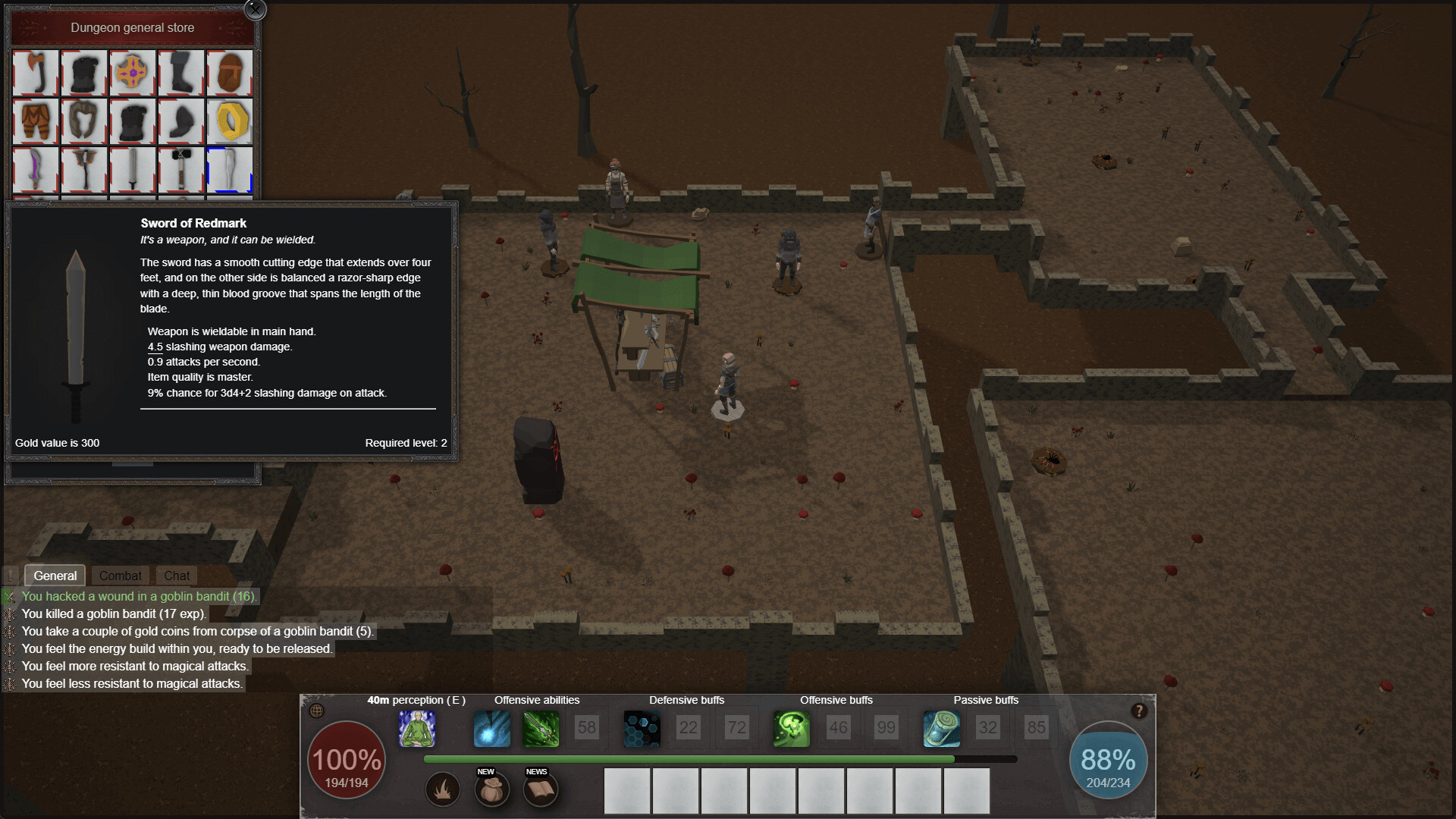Select the golden ring store item
Screen dimensions: 1456x819
230,121
